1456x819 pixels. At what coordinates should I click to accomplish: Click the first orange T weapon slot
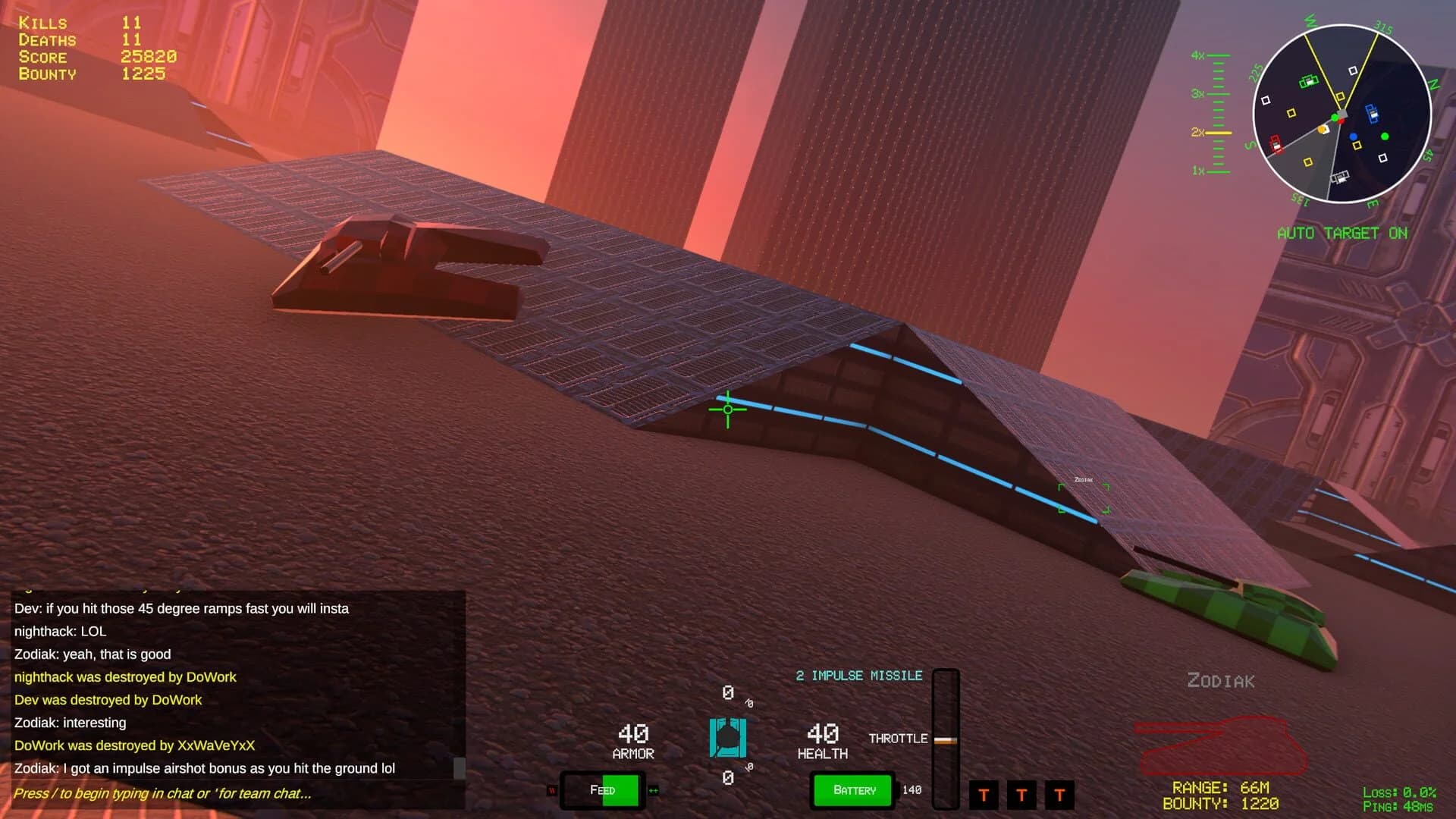click(984, 795)
